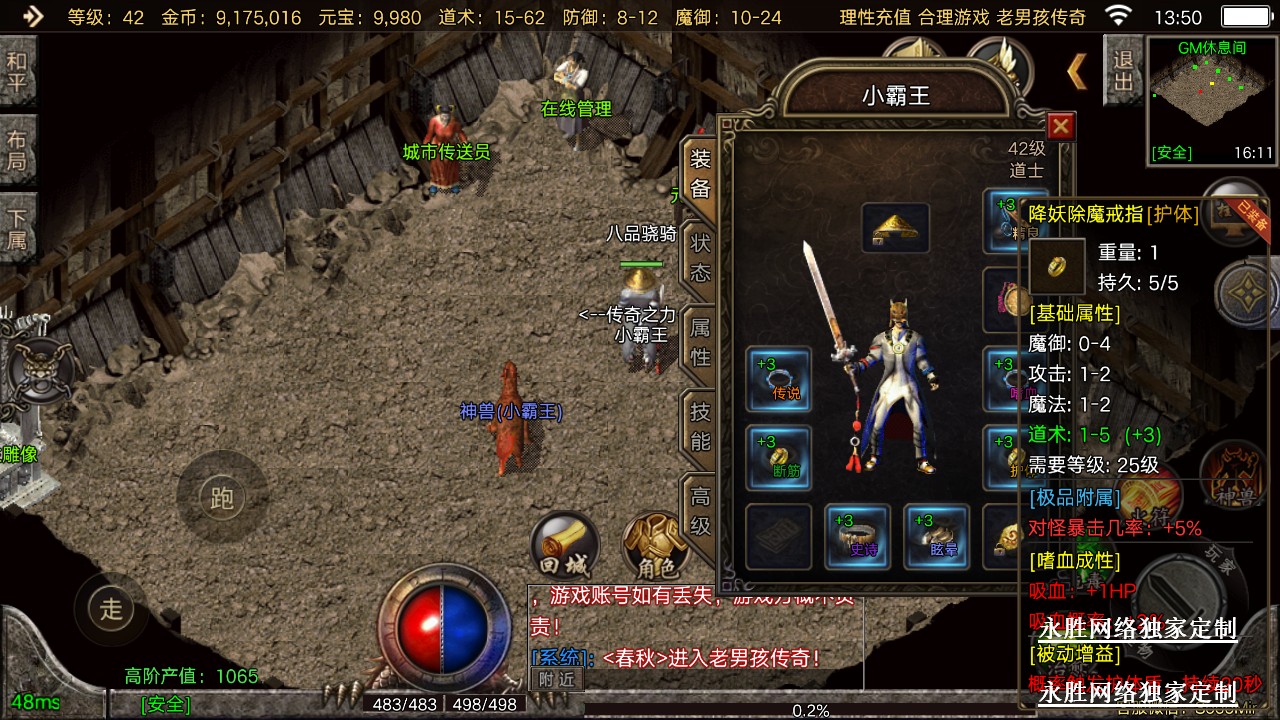Toggle the 和平 attack mode button

pos(17,72)
